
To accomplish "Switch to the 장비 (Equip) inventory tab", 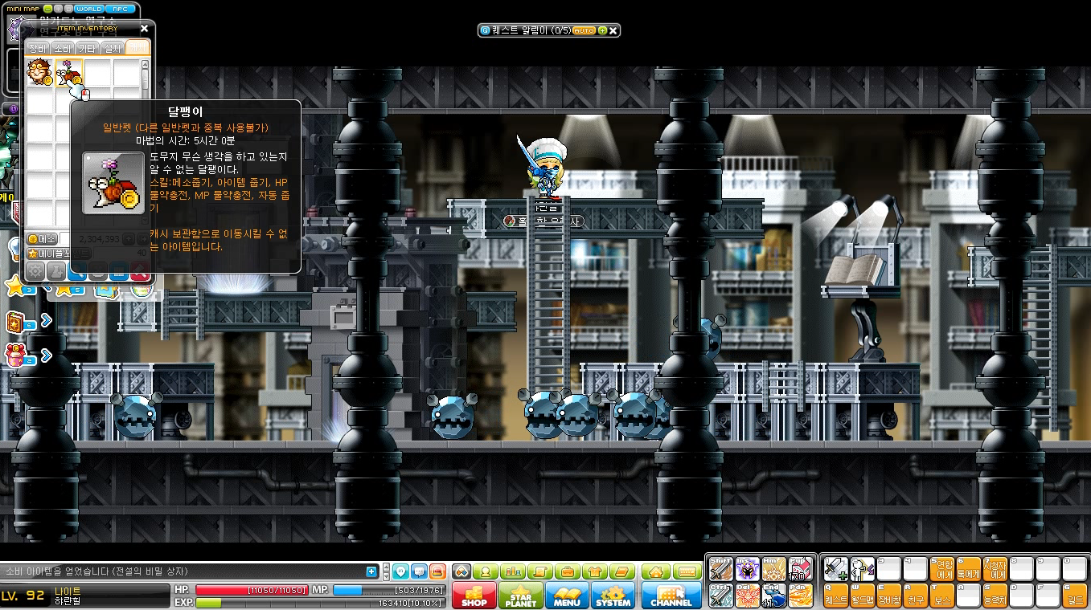I will tap(37, 48).
